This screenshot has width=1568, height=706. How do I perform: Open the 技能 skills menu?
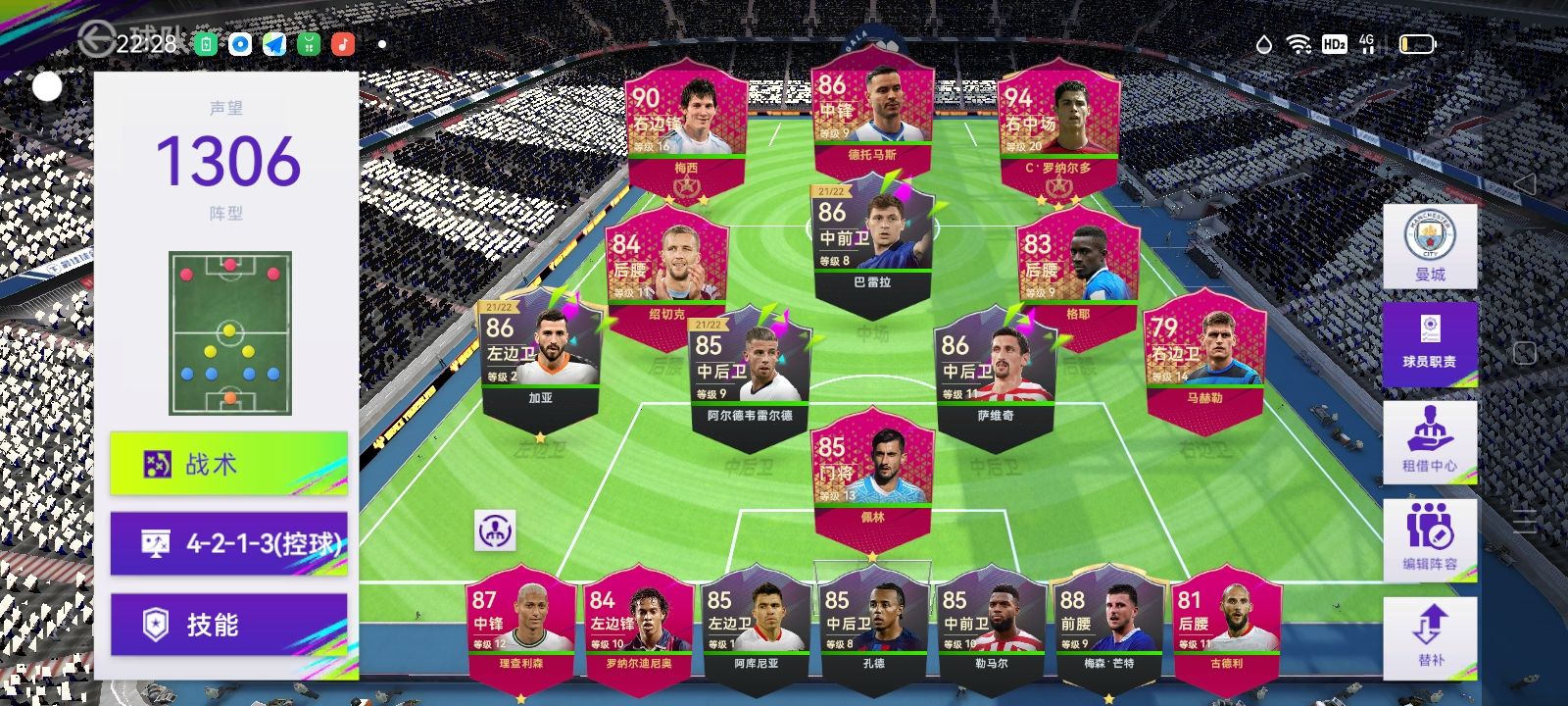point(228,625)
